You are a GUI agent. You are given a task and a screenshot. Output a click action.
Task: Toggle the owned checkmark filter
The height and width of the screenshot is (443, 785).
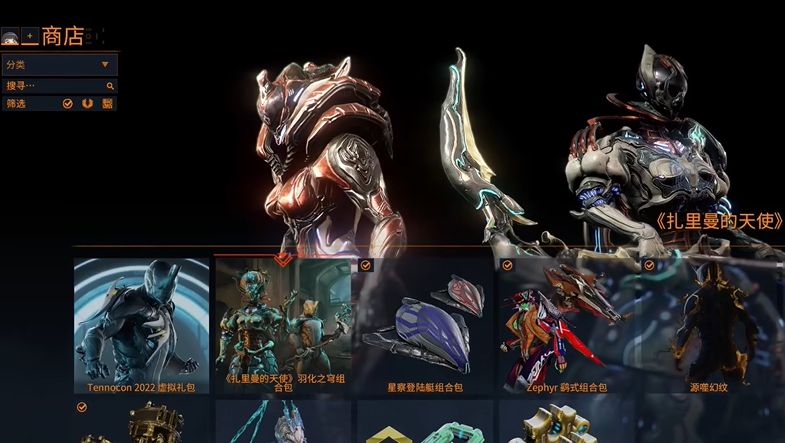68,103
